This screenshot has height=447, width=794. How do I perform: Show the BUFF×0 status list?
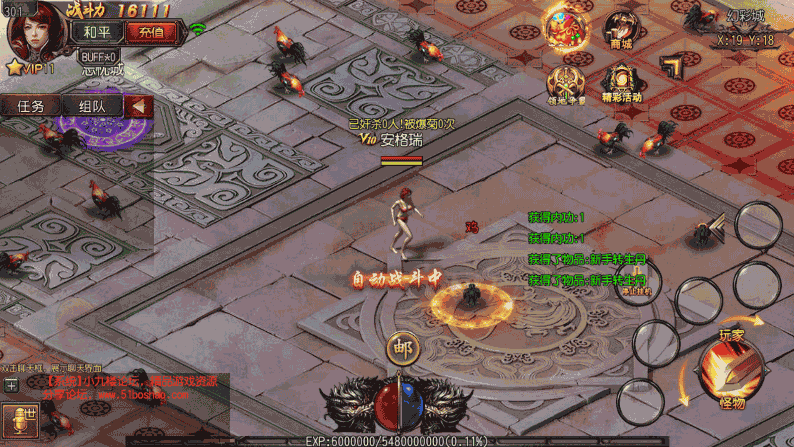click(99, 55)
